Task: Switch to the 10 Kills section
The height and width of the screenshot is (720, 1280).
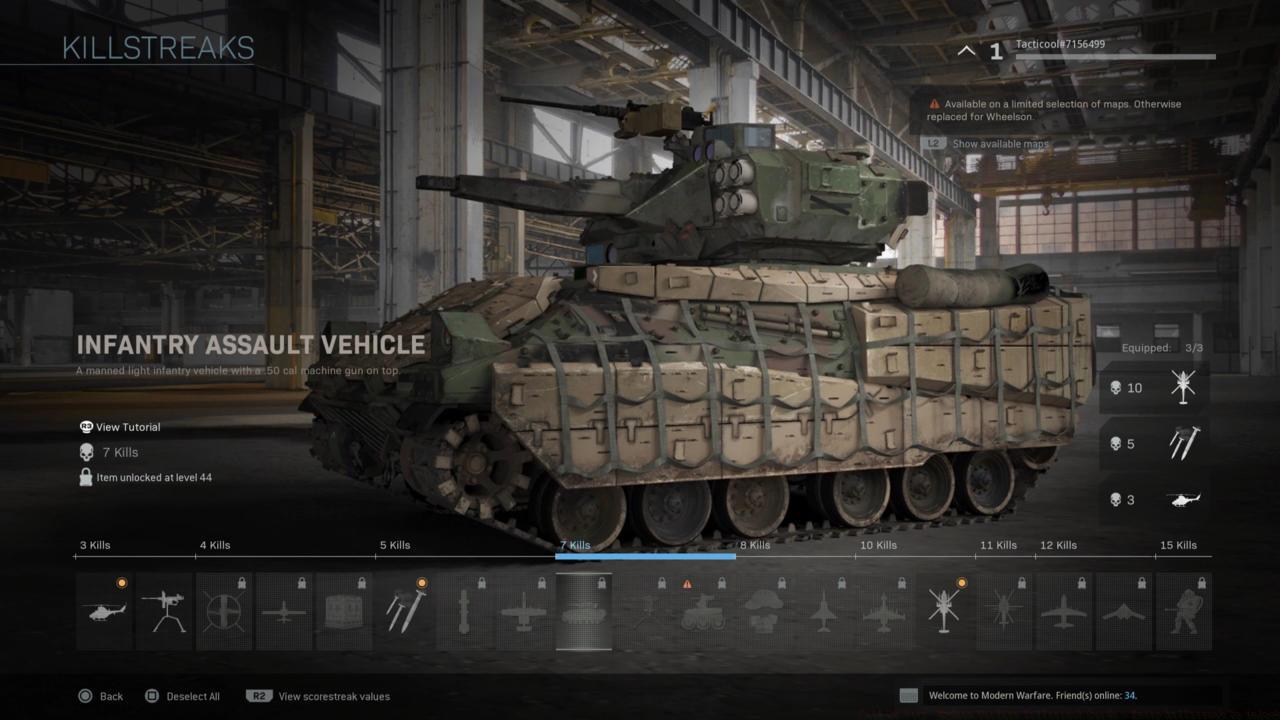Action: [x=878, y=545]
